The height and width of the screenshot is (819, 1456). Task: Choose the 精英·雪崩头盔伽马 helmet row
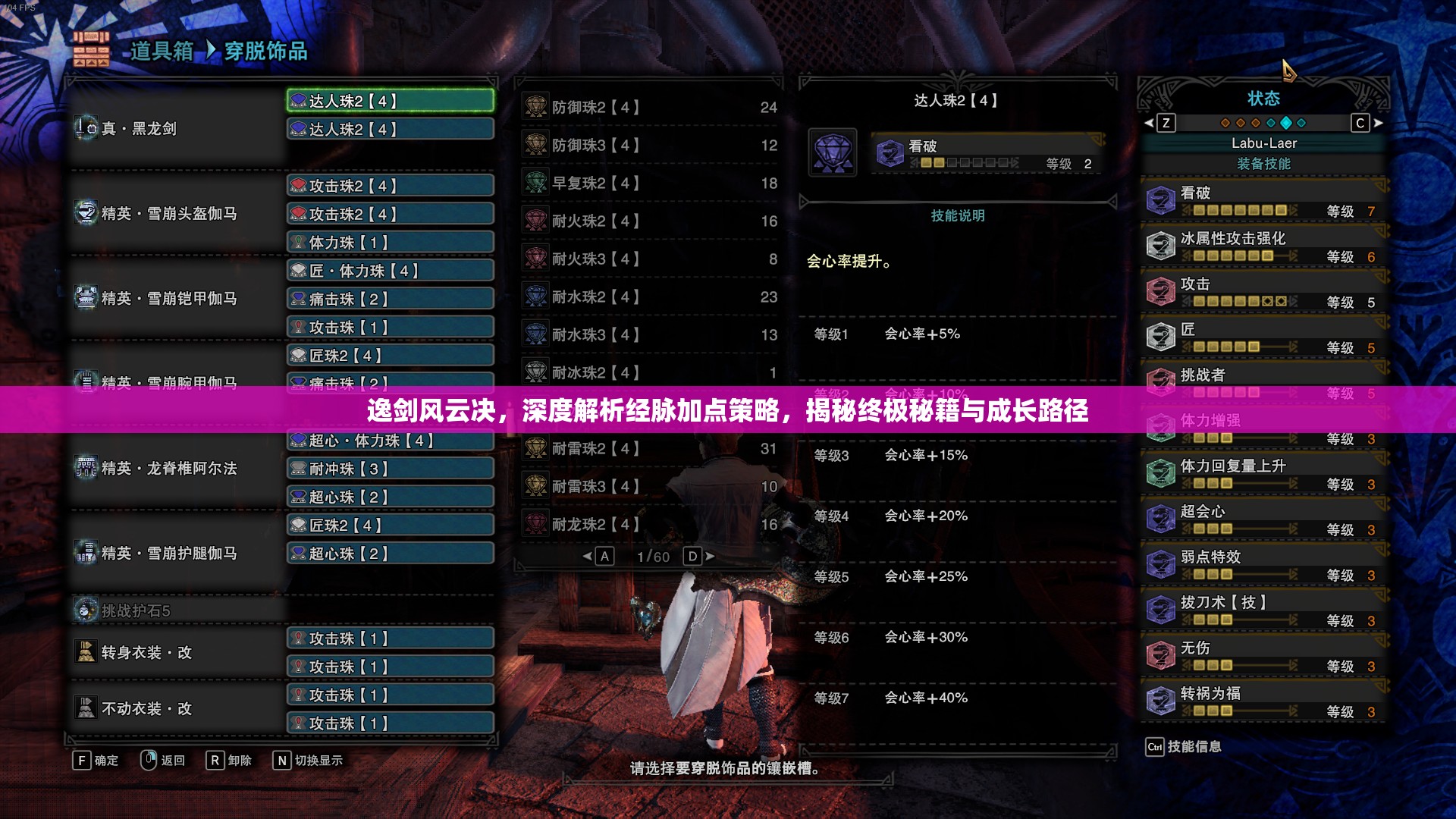(x=176, y=214)
